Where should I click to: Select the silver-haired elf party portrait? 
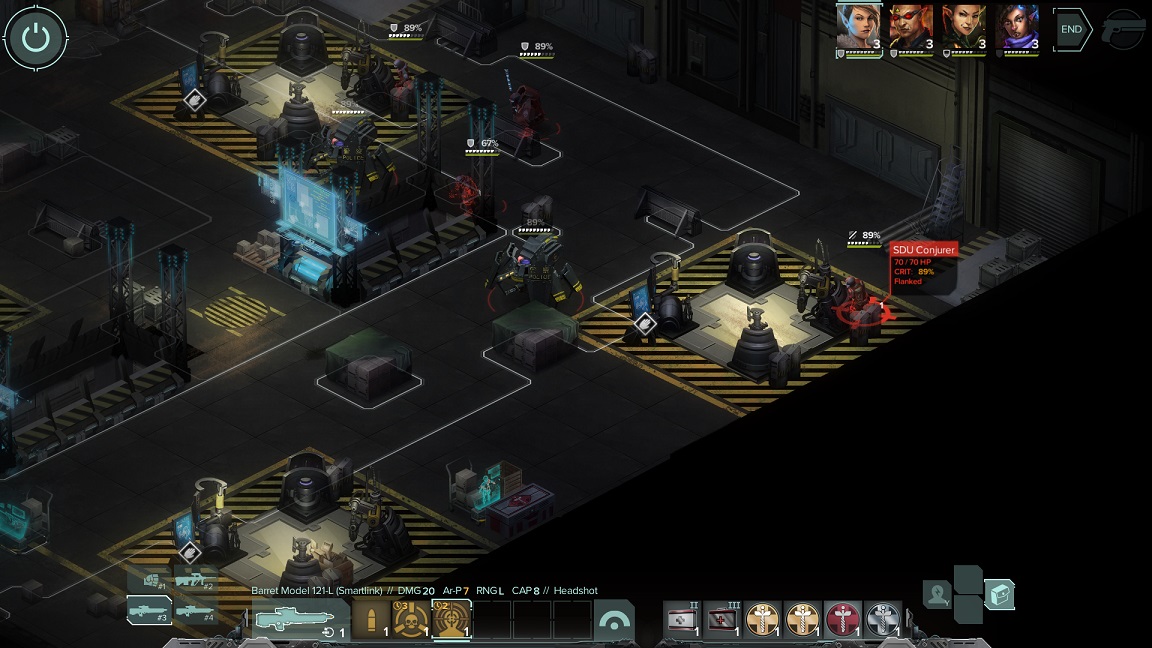(x=859, y=27)
